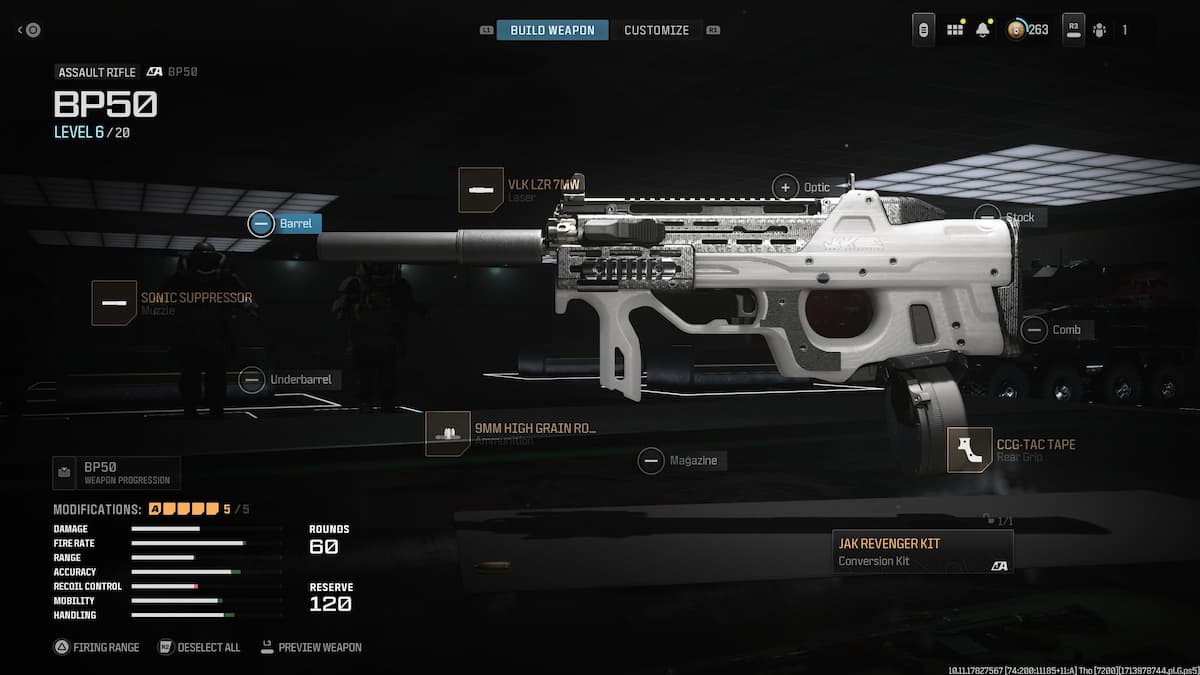Open the Optic attachment slot
Viewport: 1200px width, 675px height.
(x=803, y=187)
